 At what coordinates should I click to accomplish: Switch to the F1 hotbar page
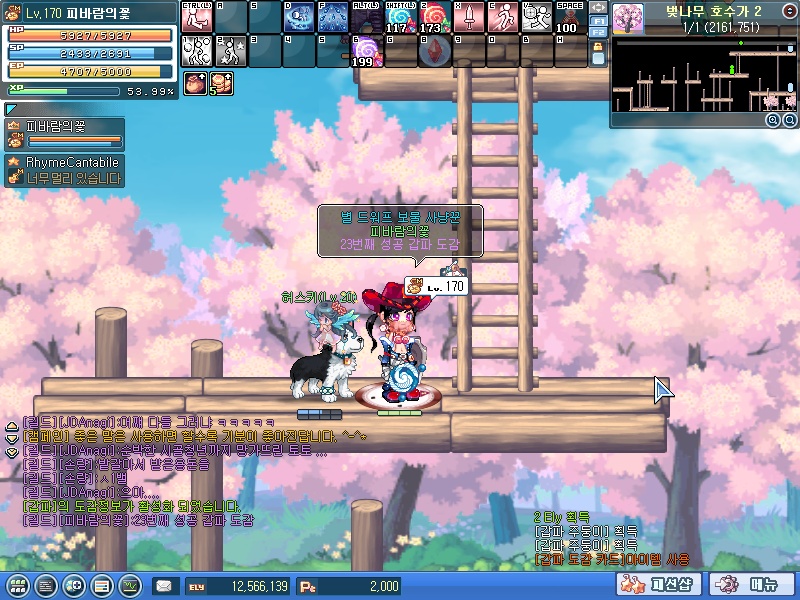click(x=598, y=20)
